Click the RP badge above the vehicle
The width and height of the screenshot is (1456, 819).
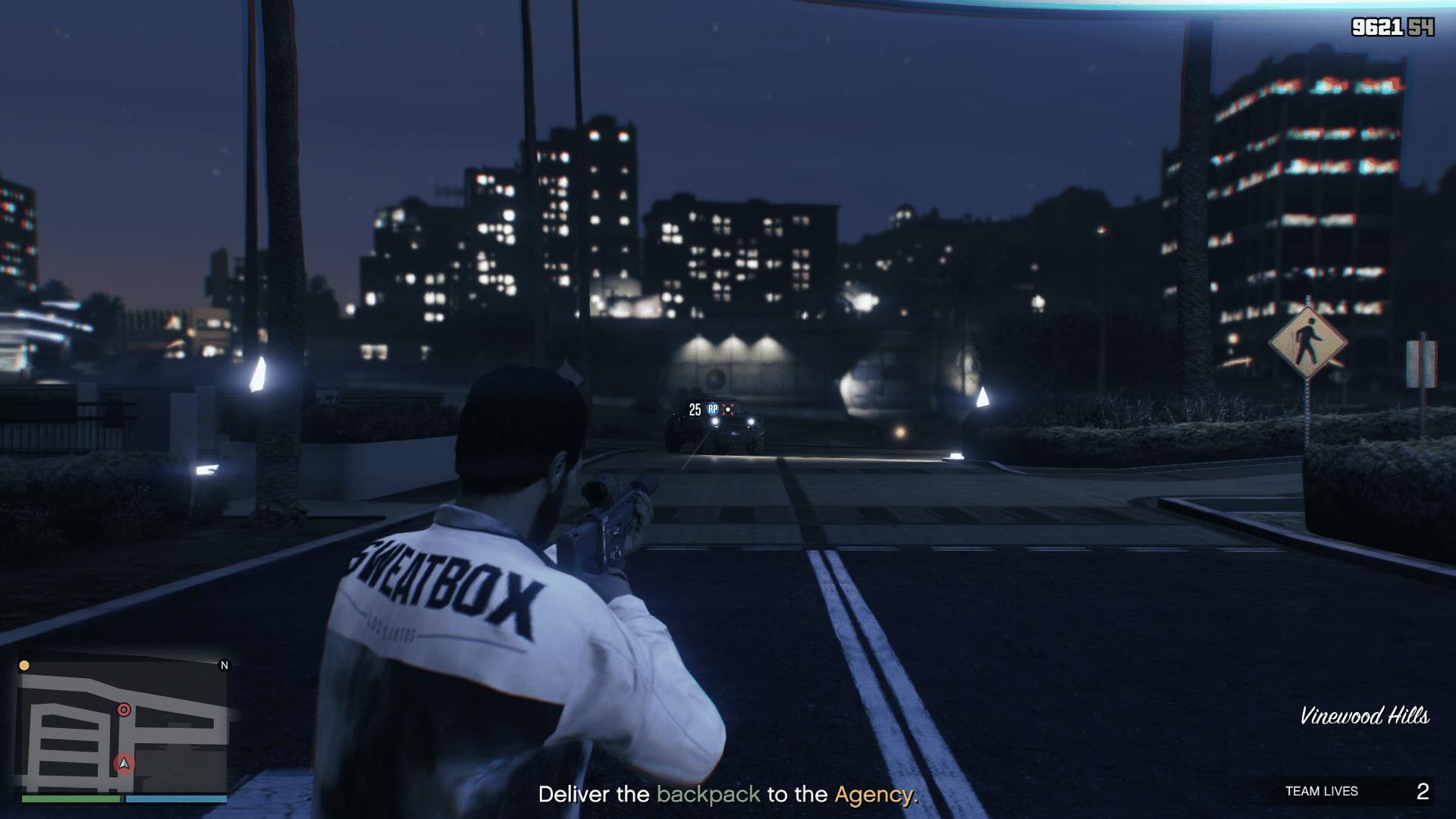click(714, 408)
